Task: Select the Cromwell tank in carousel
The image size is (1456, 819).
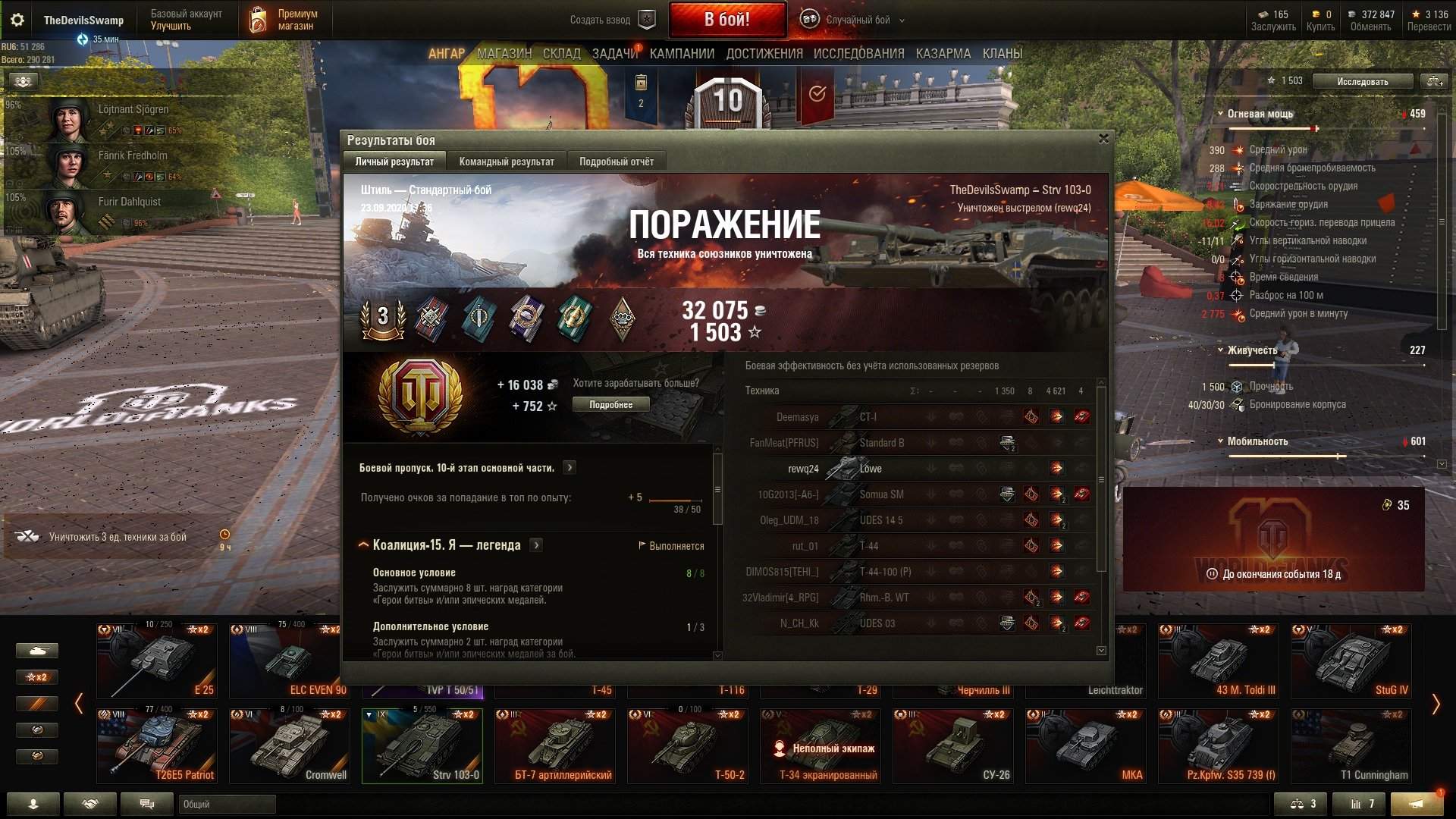Action: click(290, 745)
